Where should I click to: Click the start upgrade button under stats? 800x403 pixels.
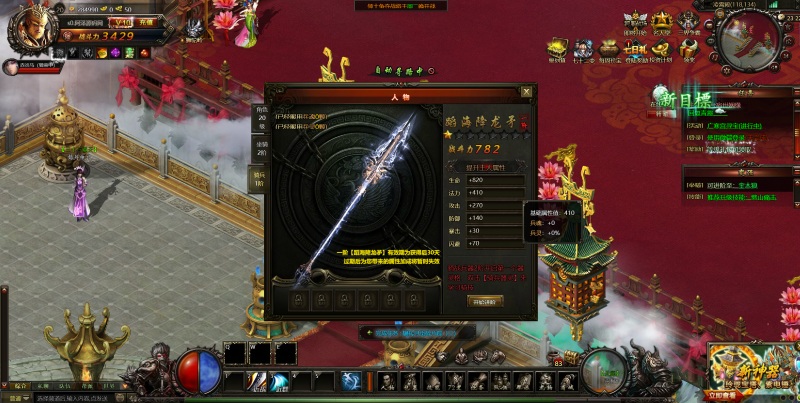pos(486,301)
